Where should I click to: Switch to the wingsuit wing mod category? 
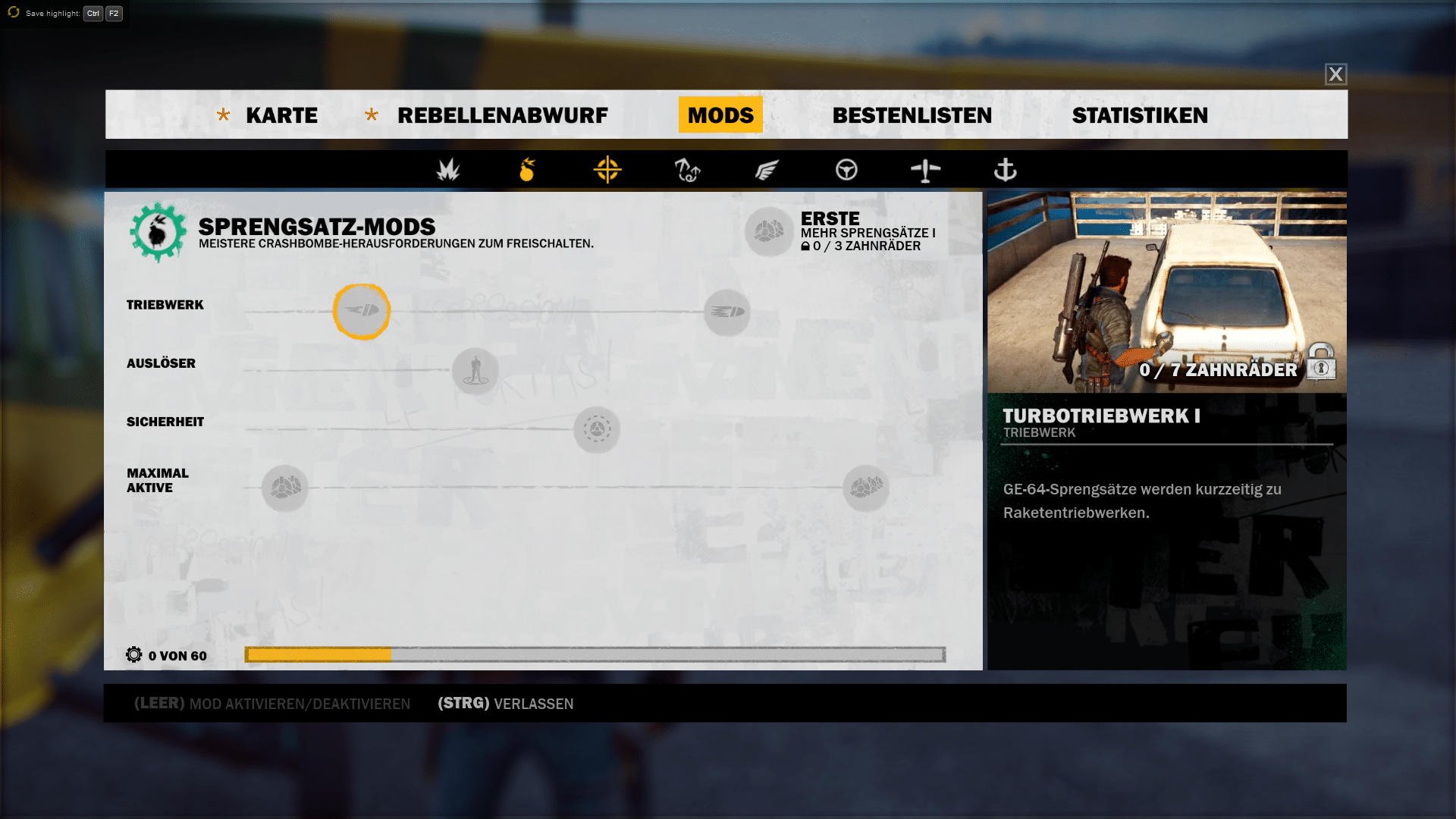767,170
